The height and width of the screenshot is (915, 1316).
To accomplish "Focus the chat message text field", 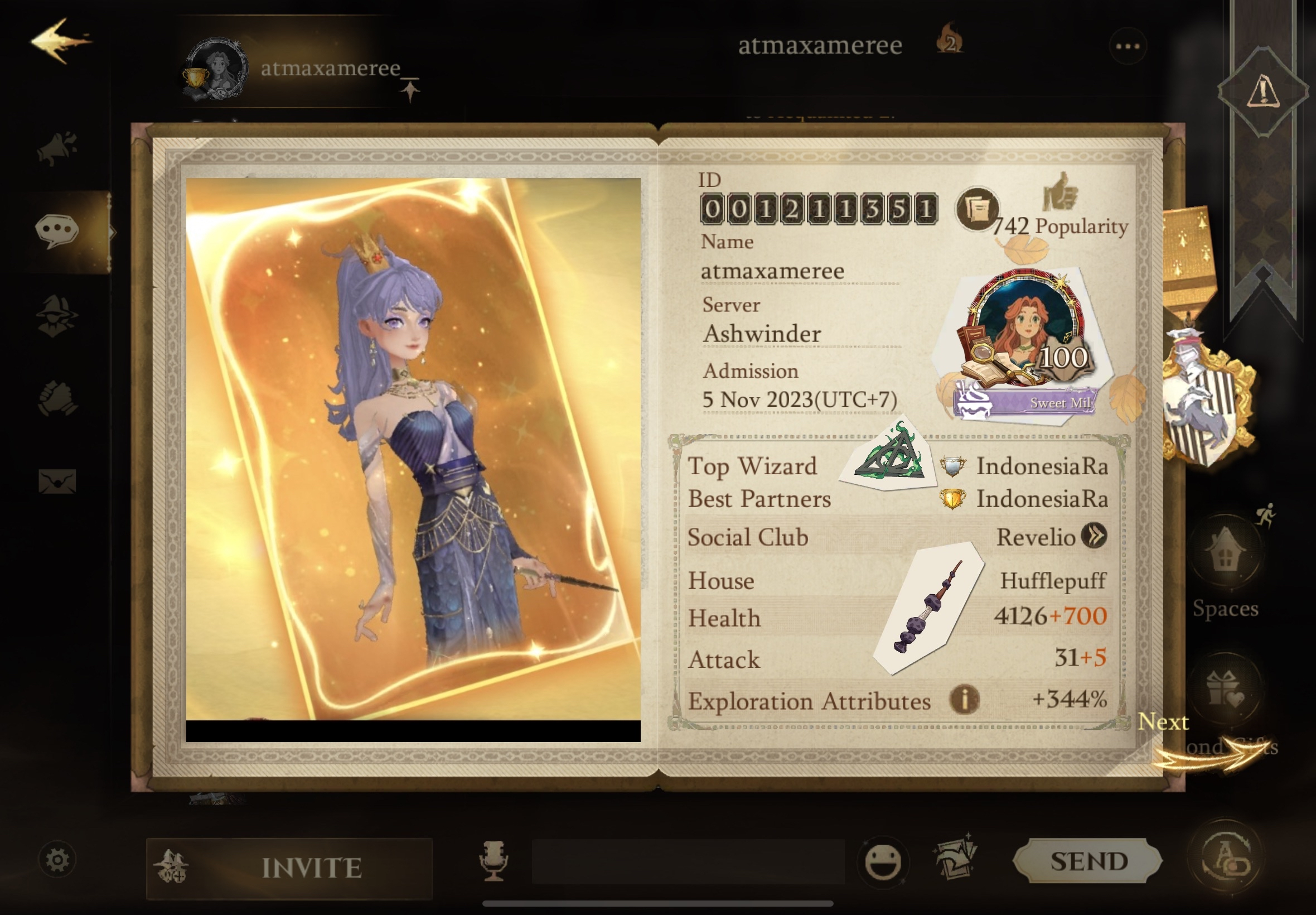I will click(688, 861).
